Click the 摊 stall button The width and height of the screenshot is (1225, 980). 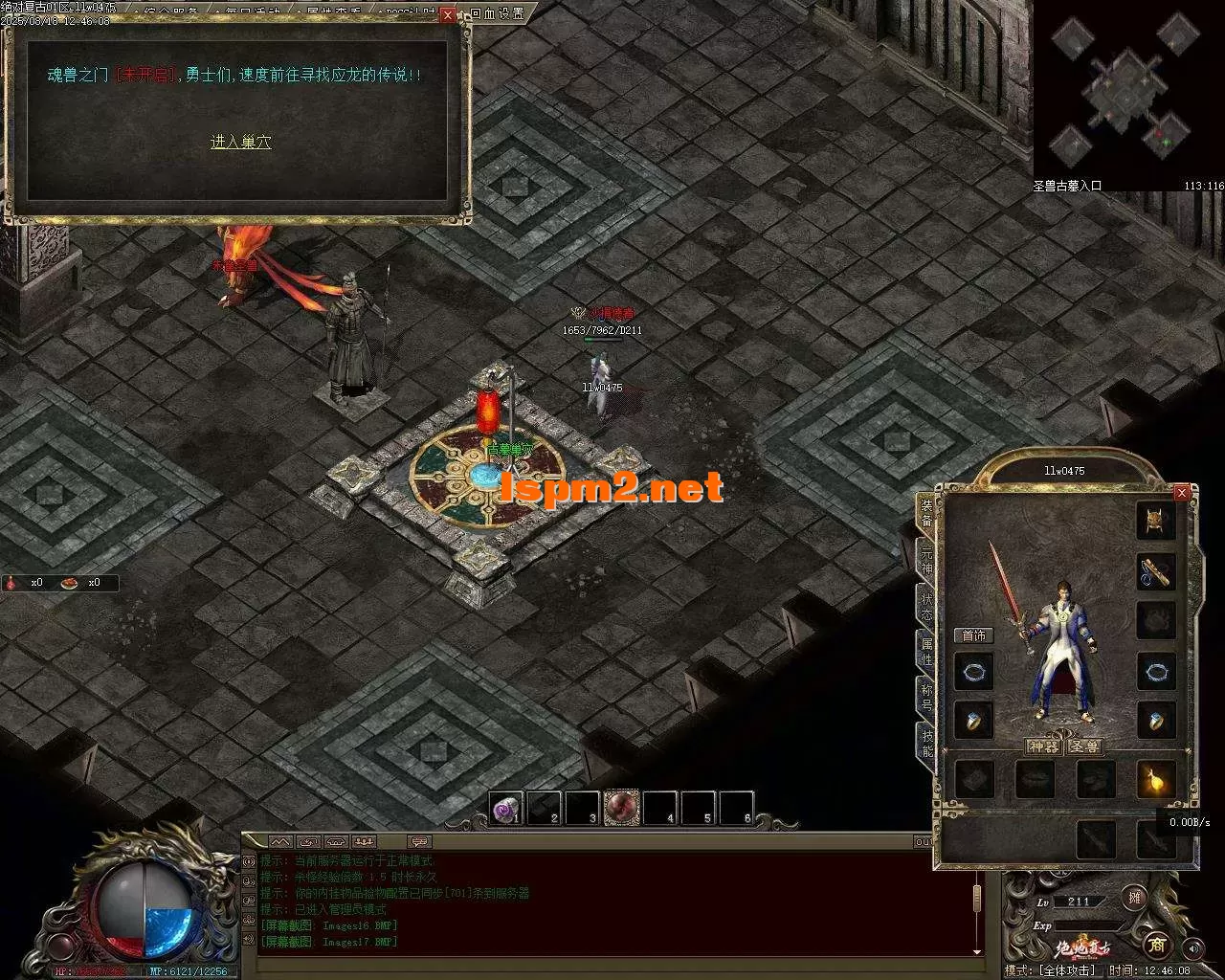(x=1135, y=898)
